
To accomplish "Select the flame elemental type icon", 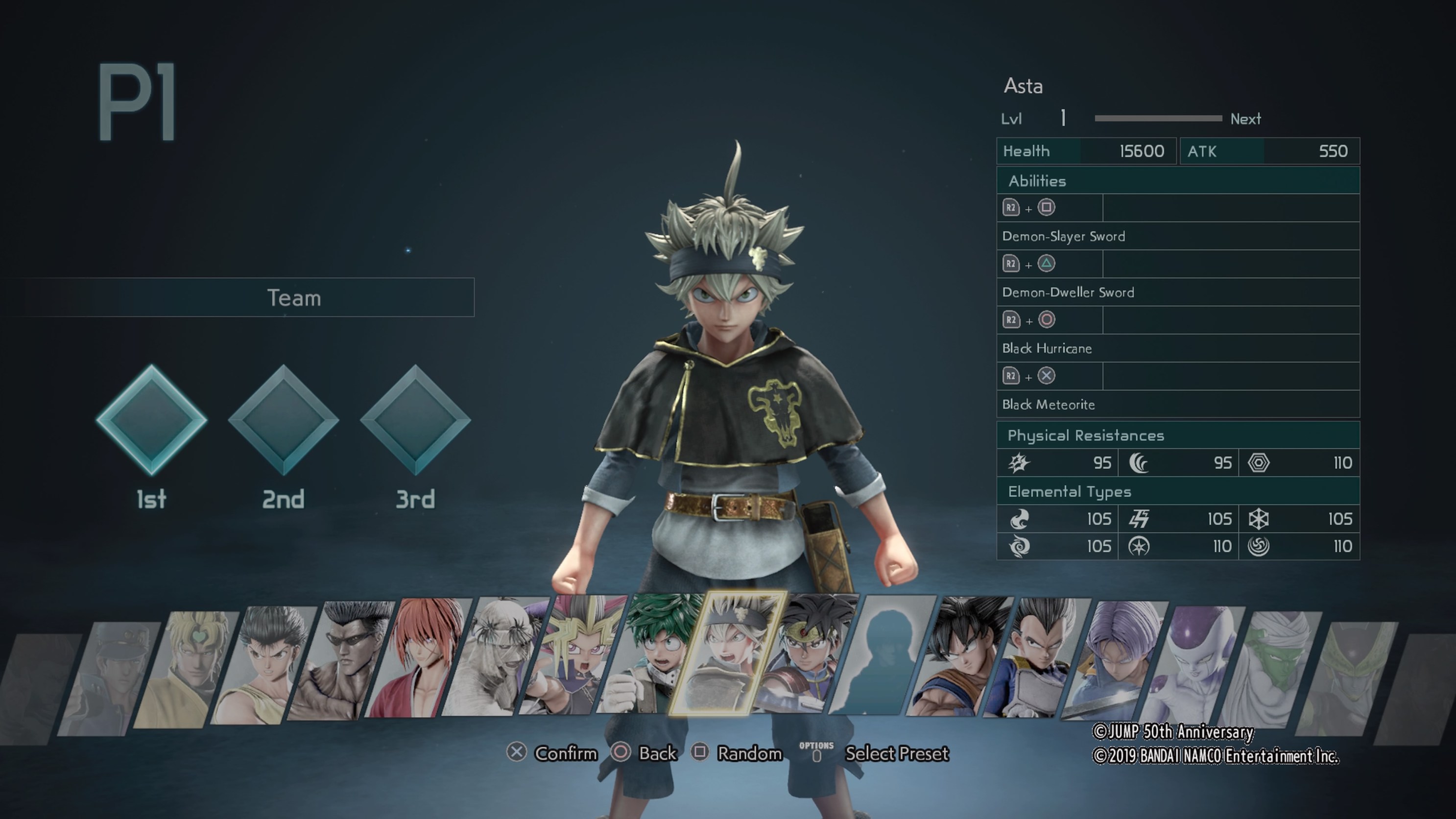I will coord(1020,518).
